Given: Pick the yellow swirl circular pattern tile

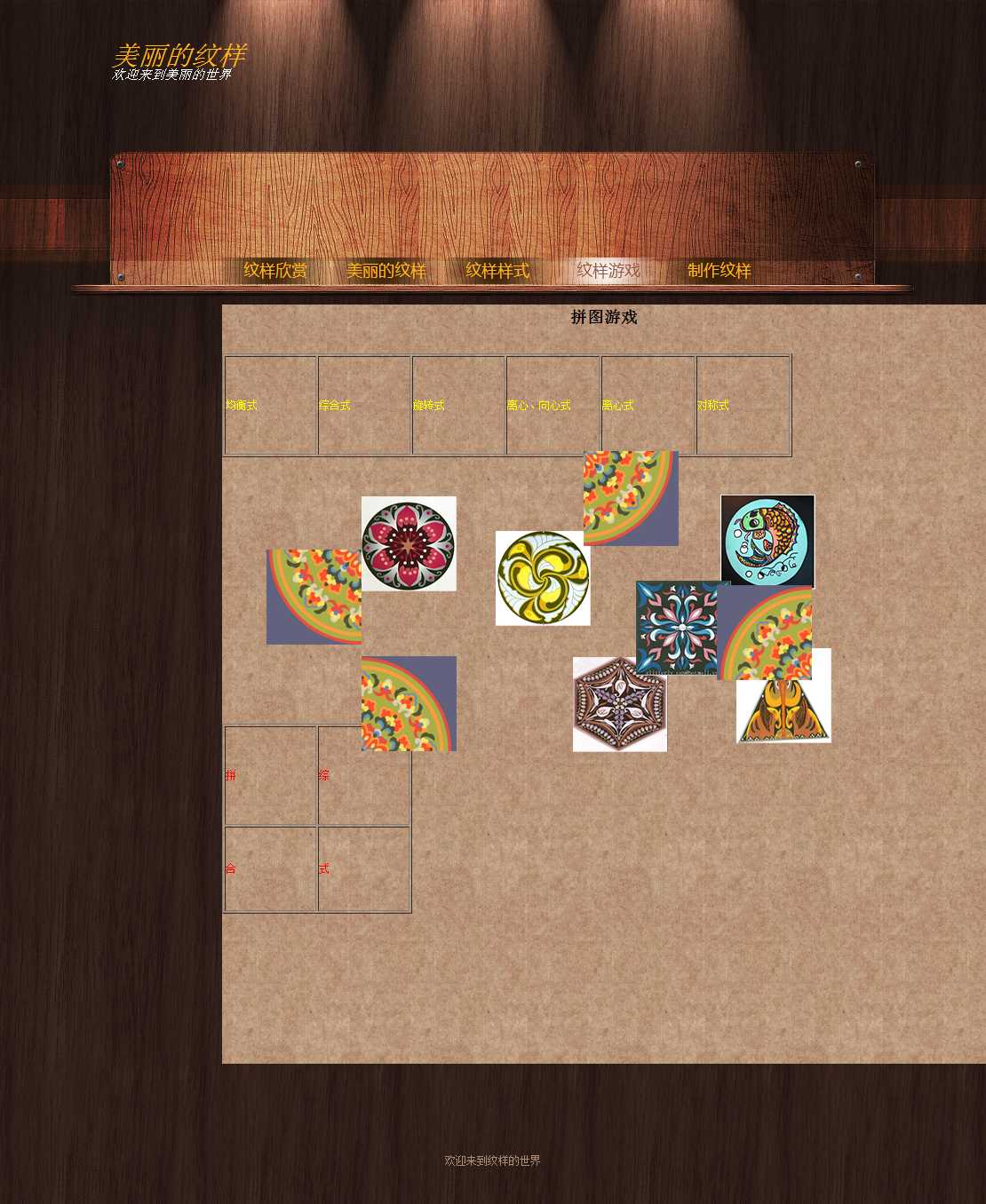Looking at the screenshot, I should [543, 578].
